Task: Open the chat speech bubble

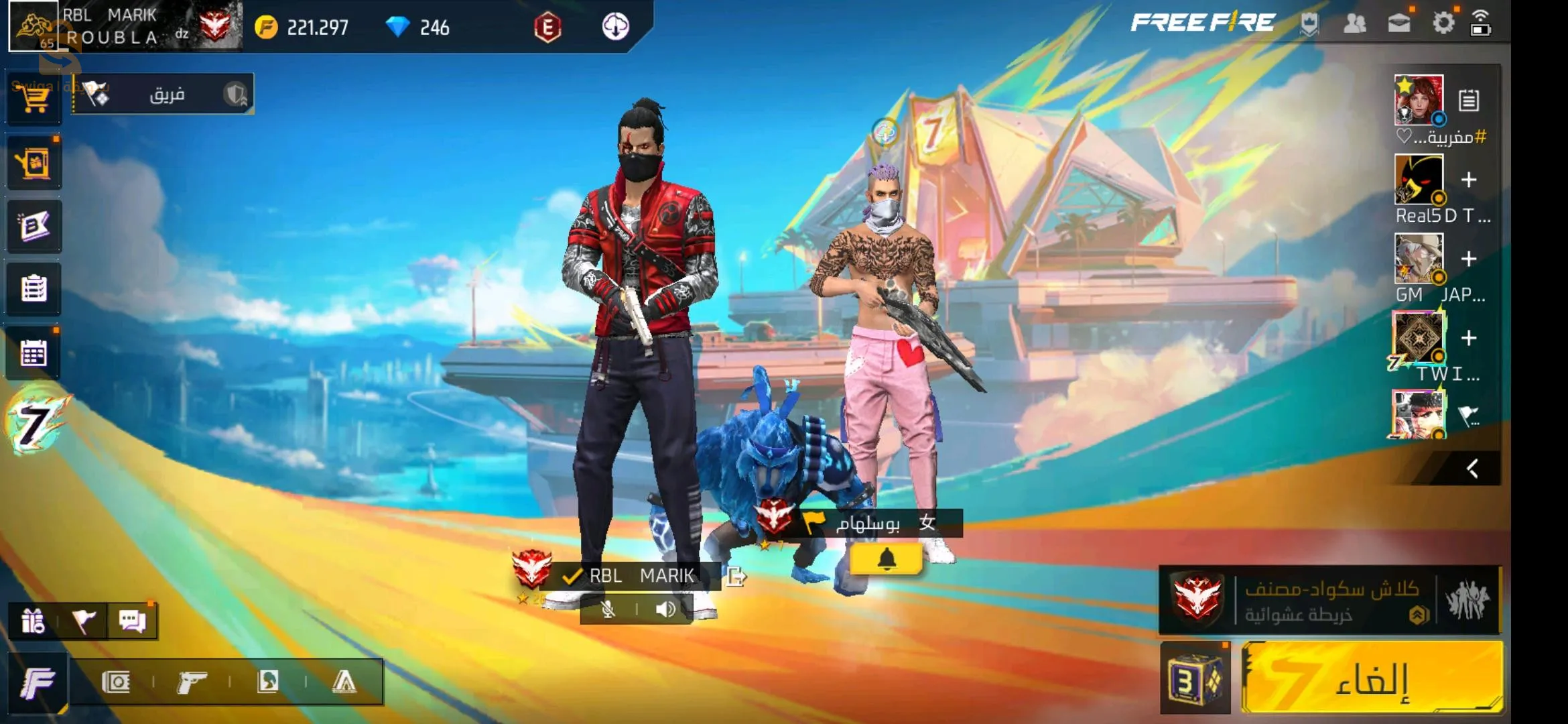Action: tap(132, 621)
